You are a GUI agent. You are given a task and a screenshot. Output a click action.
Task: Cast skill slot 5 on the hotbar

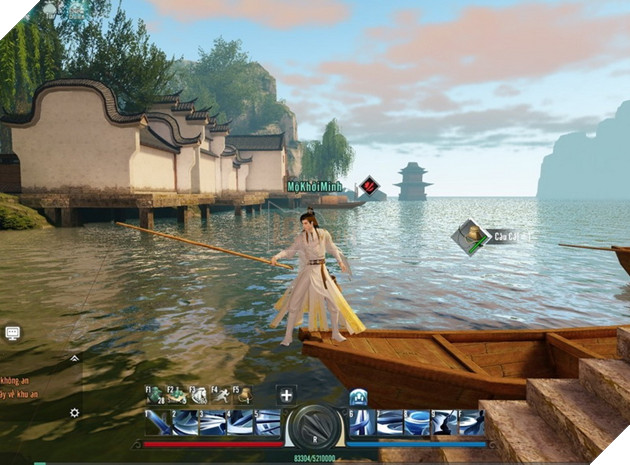(268, 423)
